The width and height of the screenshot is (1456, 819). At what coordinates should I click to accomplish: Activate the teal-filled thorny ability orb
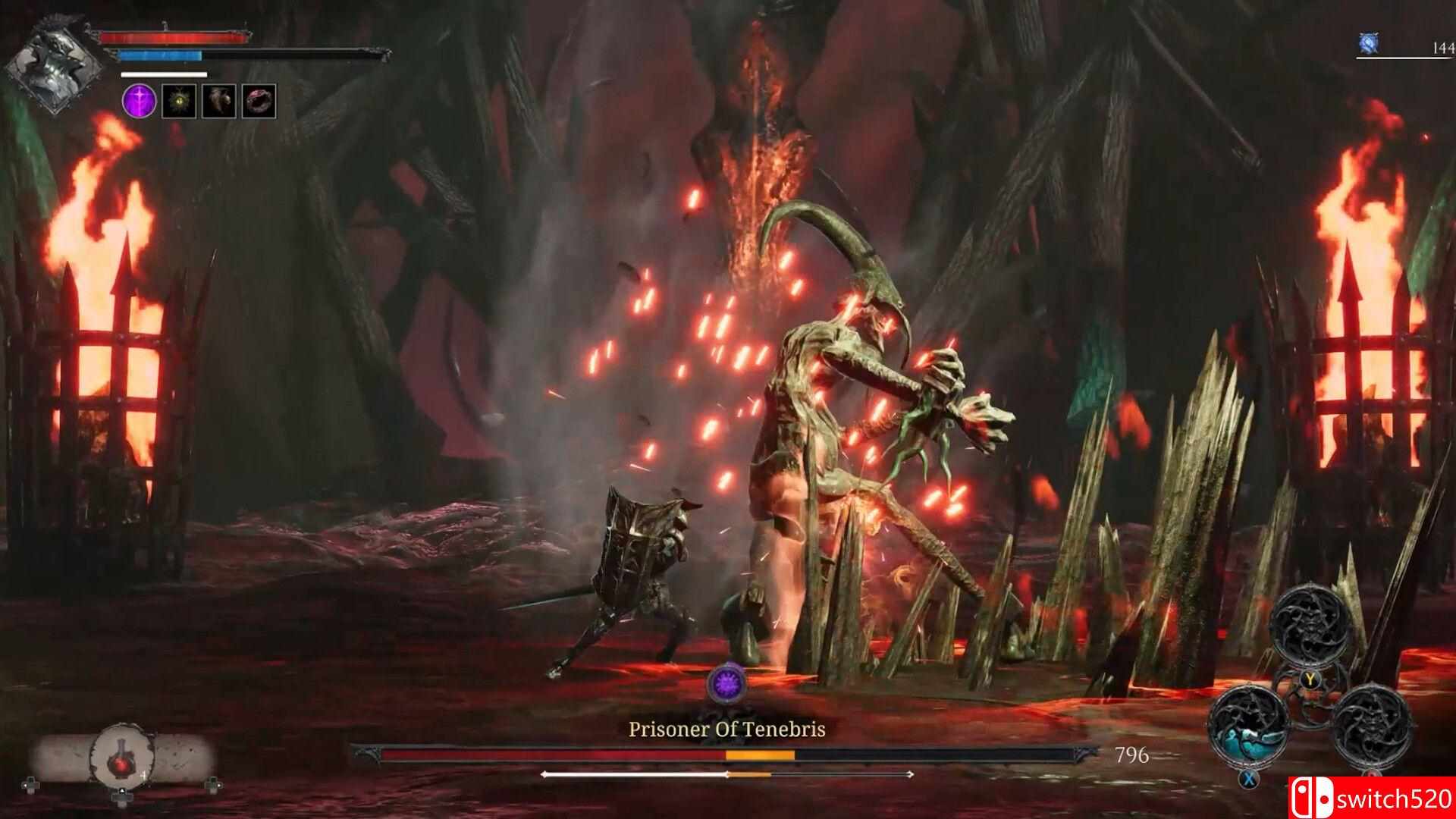pyautogui.click(x=1247, y=724)
